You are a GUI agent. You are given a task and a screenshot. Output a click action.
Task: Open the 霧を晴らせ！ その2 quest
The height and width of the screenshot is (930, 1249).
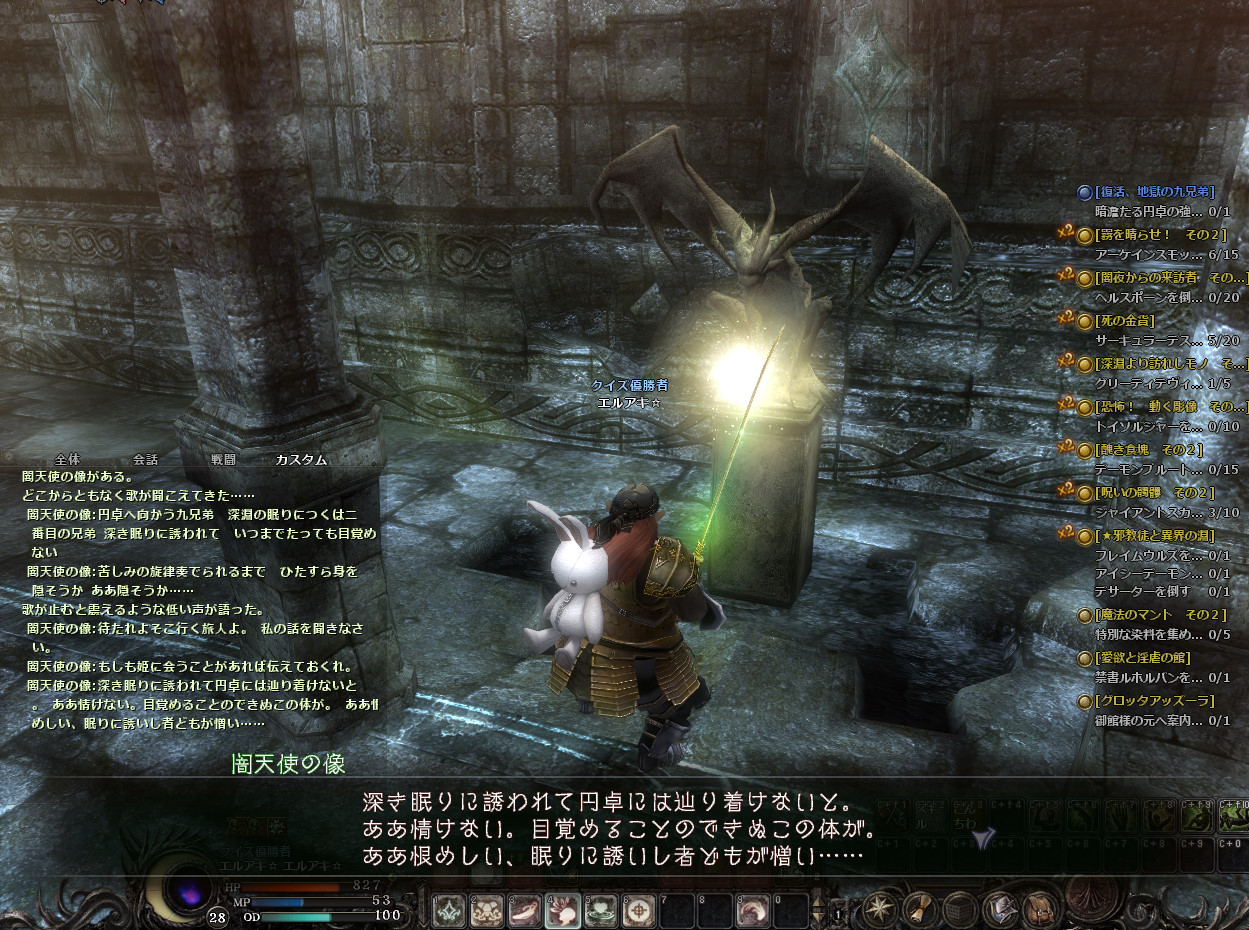pos(1160,234)
